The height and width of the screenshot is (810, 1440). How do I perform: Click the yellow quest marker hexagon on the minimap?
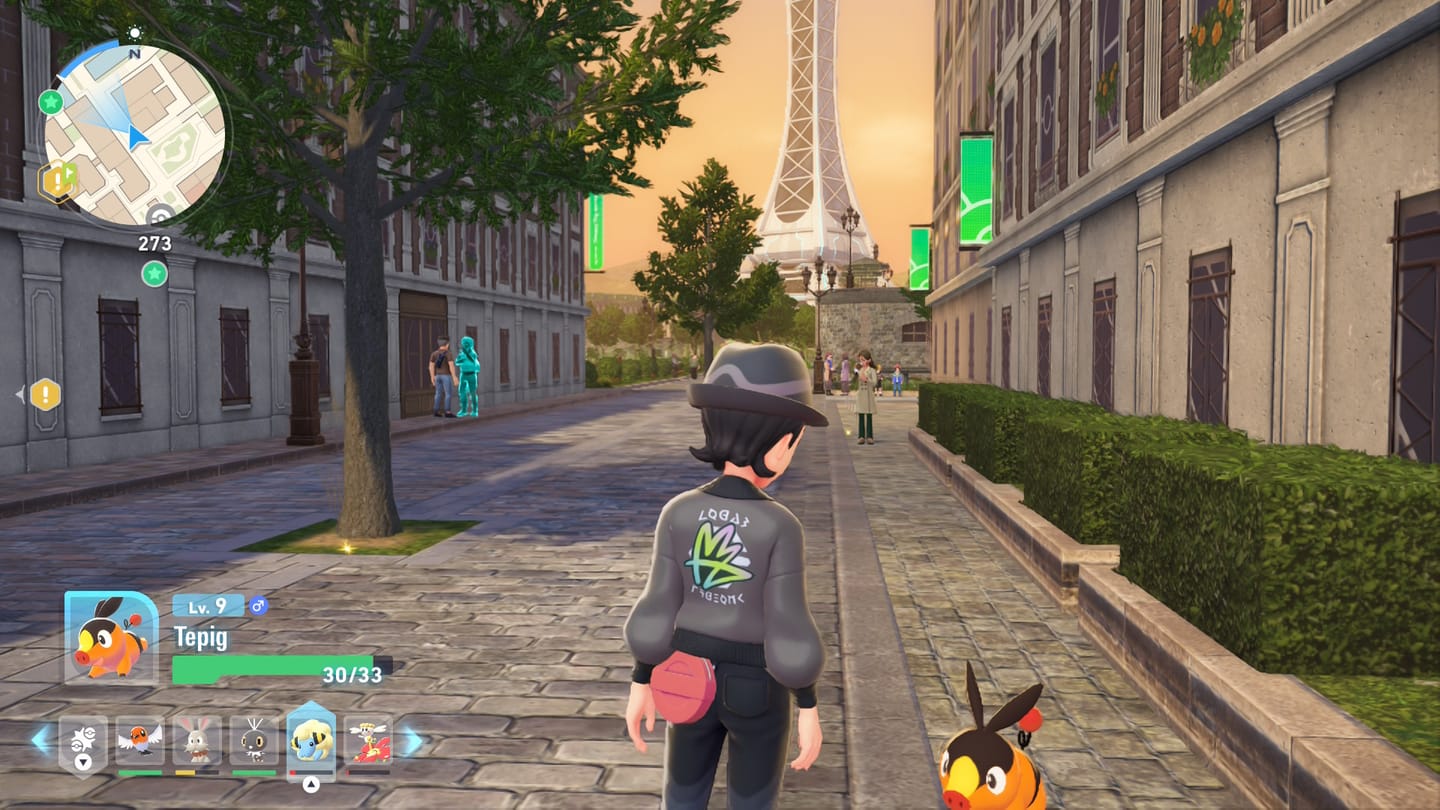[56, 178]
